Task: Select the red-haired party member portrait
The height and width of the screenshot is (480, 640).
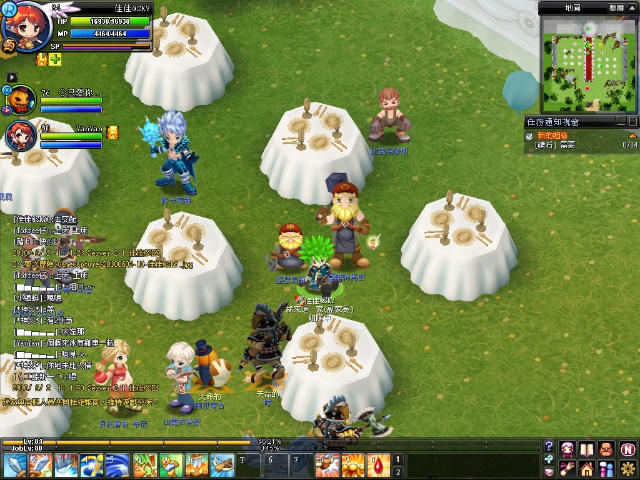Action: coord(20,137)
